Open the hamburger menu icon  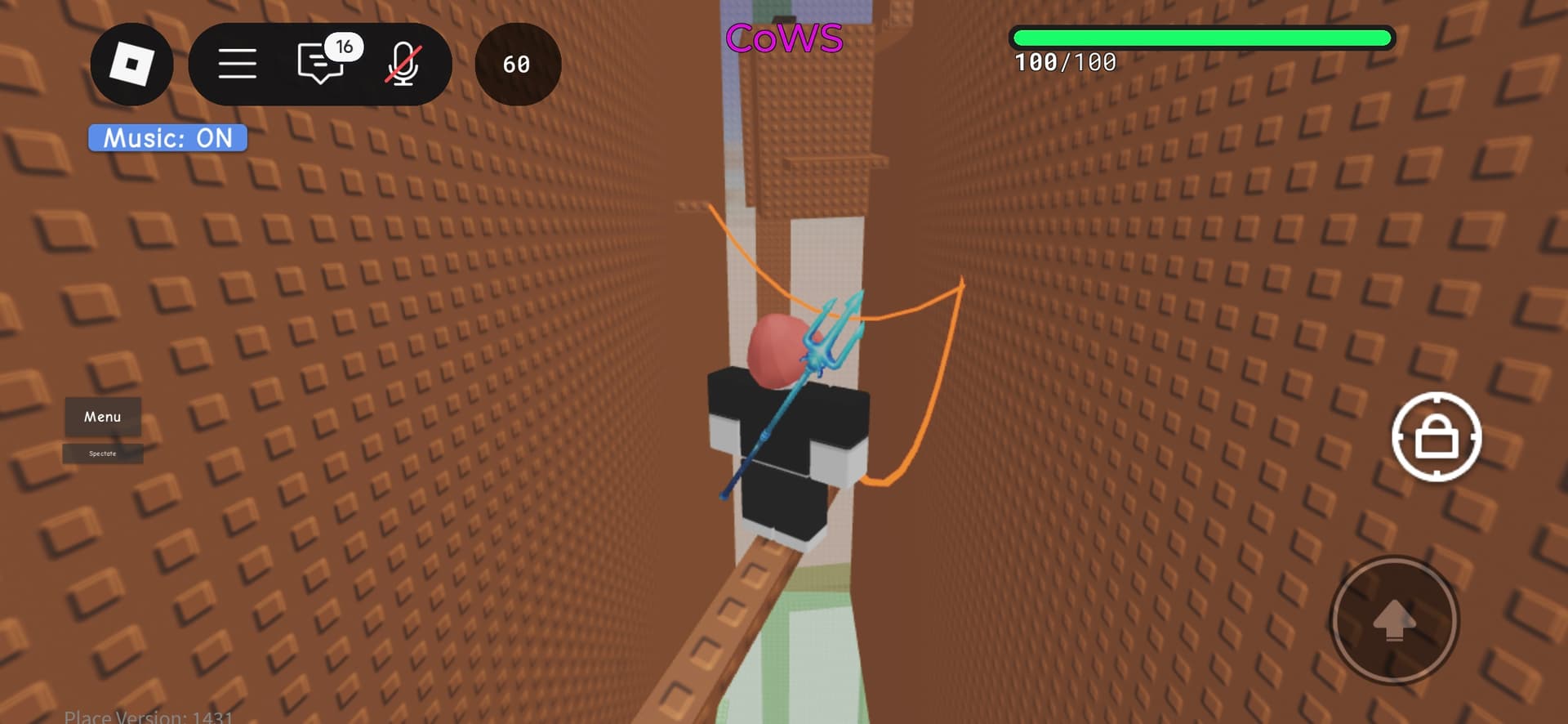(x=237, y=64)
